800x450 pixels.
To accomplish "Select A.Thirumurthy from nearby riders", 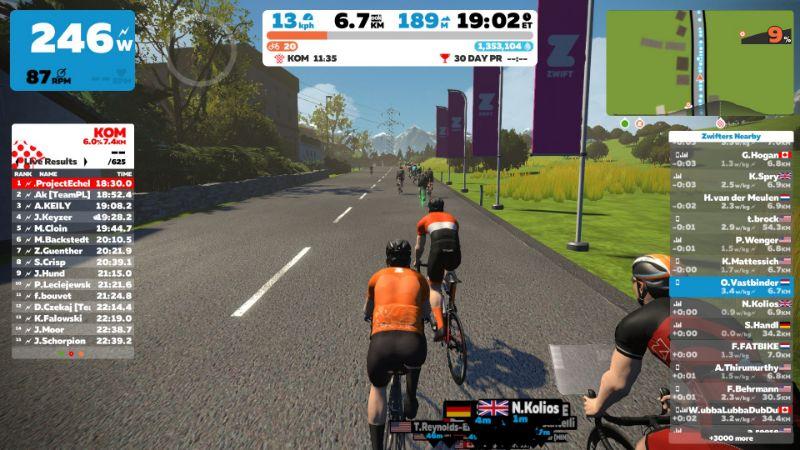I will point(731,372).
